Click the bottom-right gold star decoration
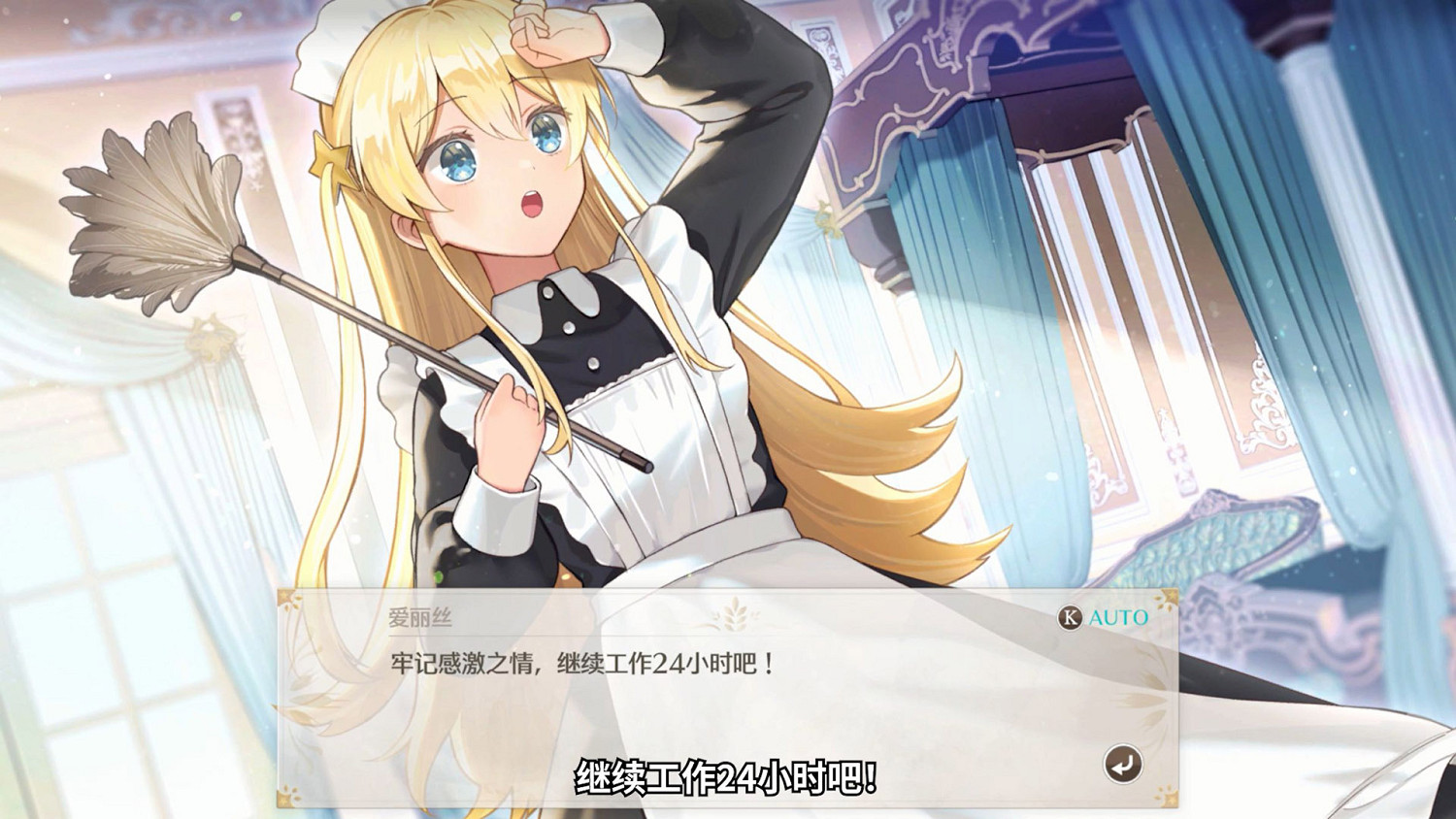 click(x=1168, y=797)
